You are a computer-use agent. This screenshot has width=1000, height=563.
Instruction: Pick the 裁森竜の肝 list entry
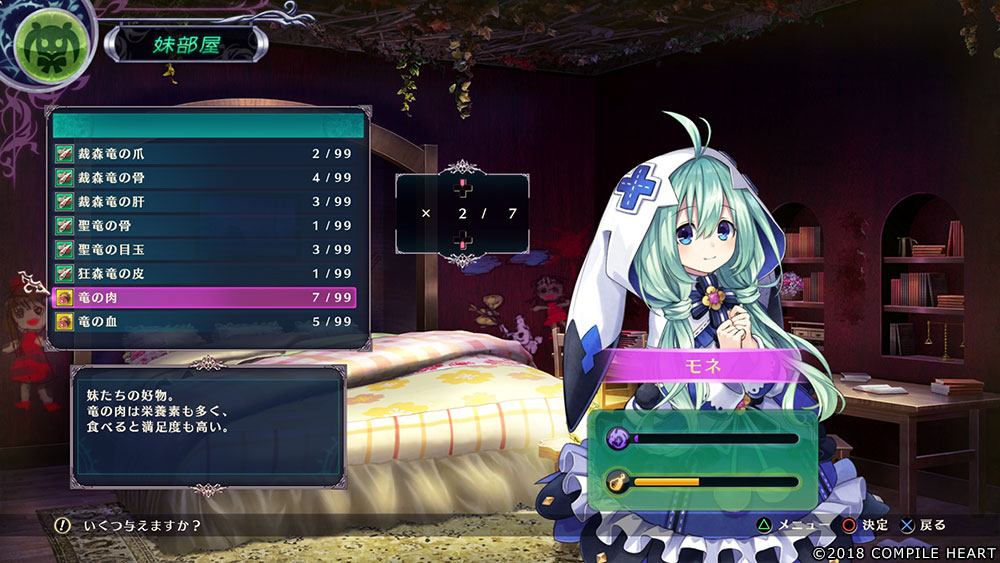(x=205, y=202)
